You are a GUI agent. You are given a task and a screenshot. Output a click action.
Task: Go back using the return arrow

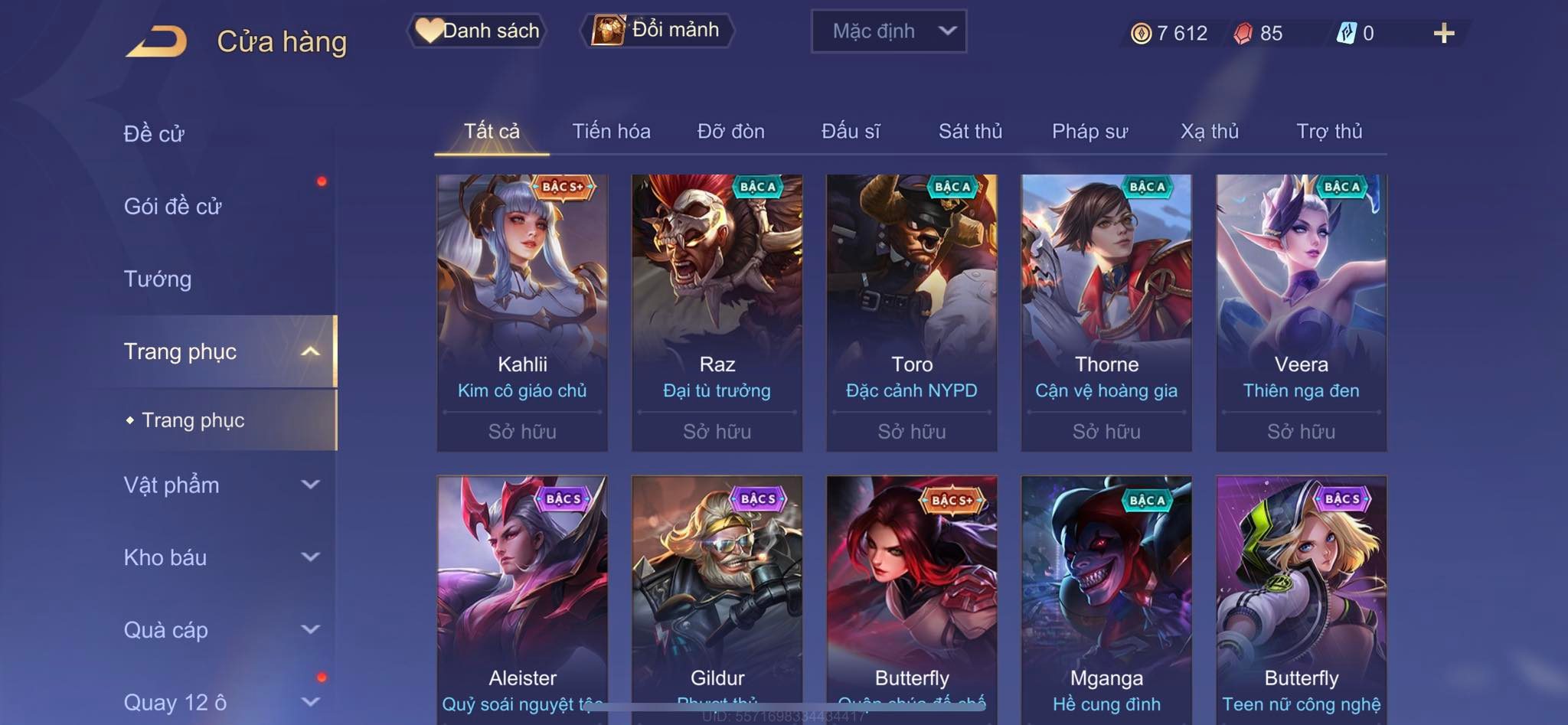(157, 41)
